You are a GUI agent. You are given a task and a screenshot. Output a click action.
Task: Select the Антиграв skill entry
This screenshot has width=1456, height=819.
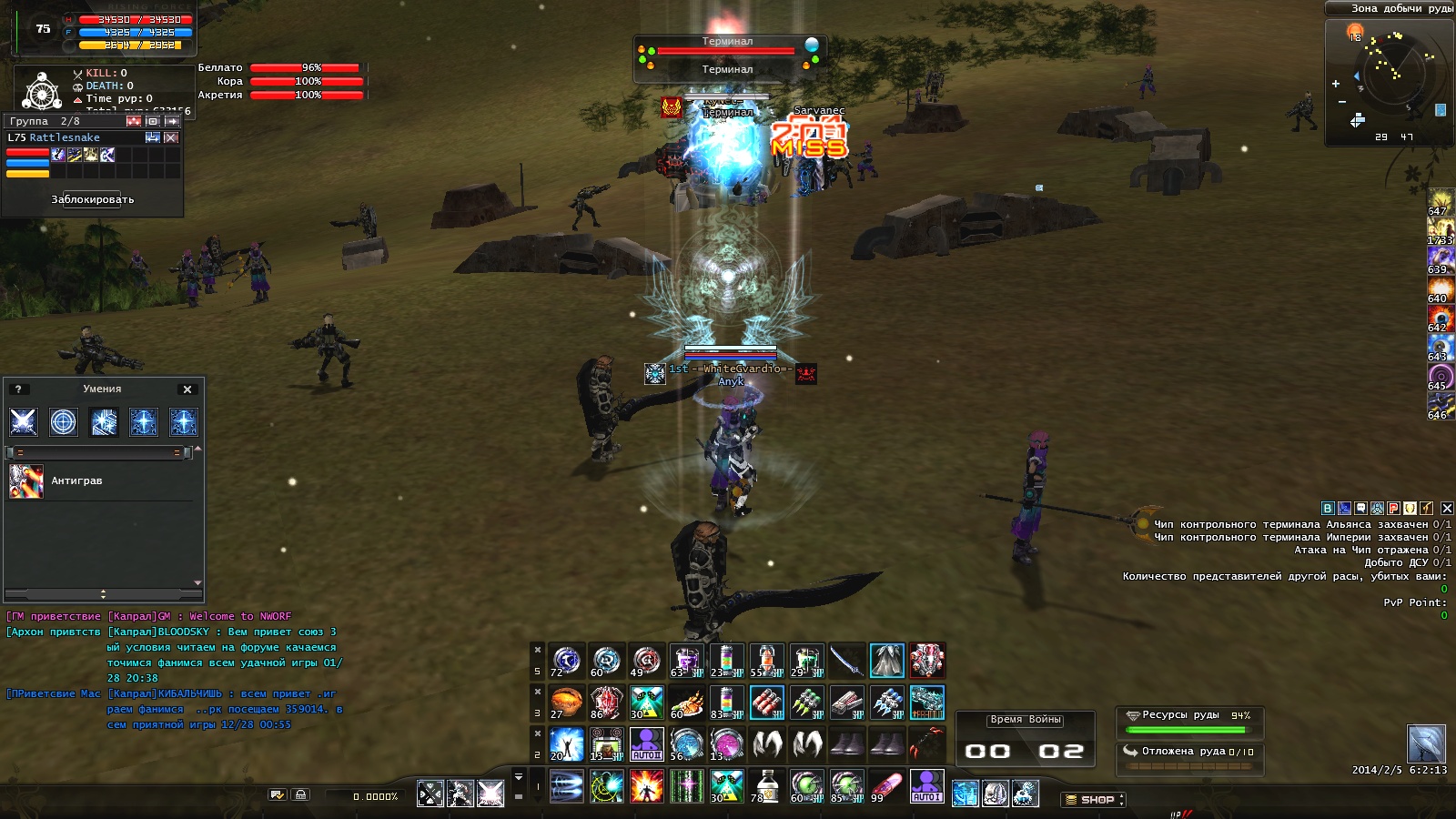pos(76,480)
